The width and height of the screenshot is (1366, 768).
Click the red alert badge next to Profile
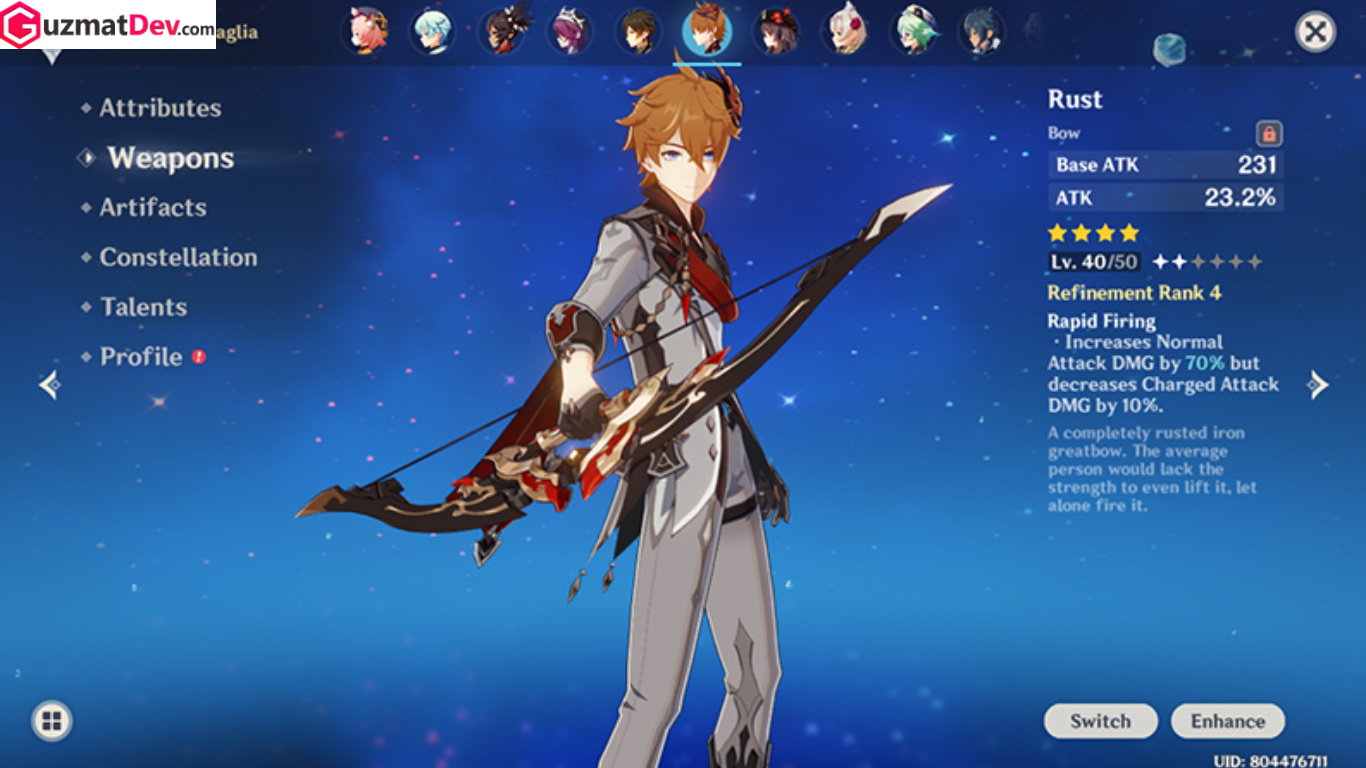click(198, 356)
